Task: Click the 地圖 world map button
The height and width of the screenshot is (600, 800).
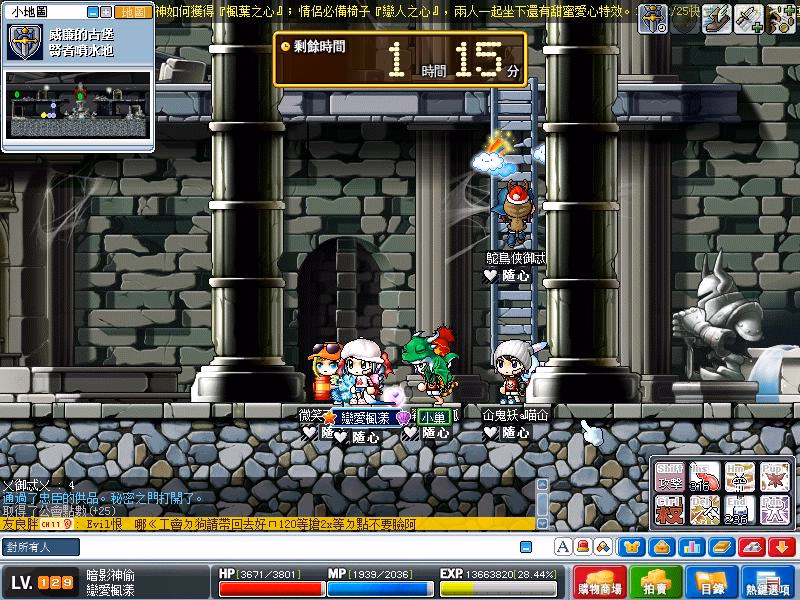Action: (131, 12)
